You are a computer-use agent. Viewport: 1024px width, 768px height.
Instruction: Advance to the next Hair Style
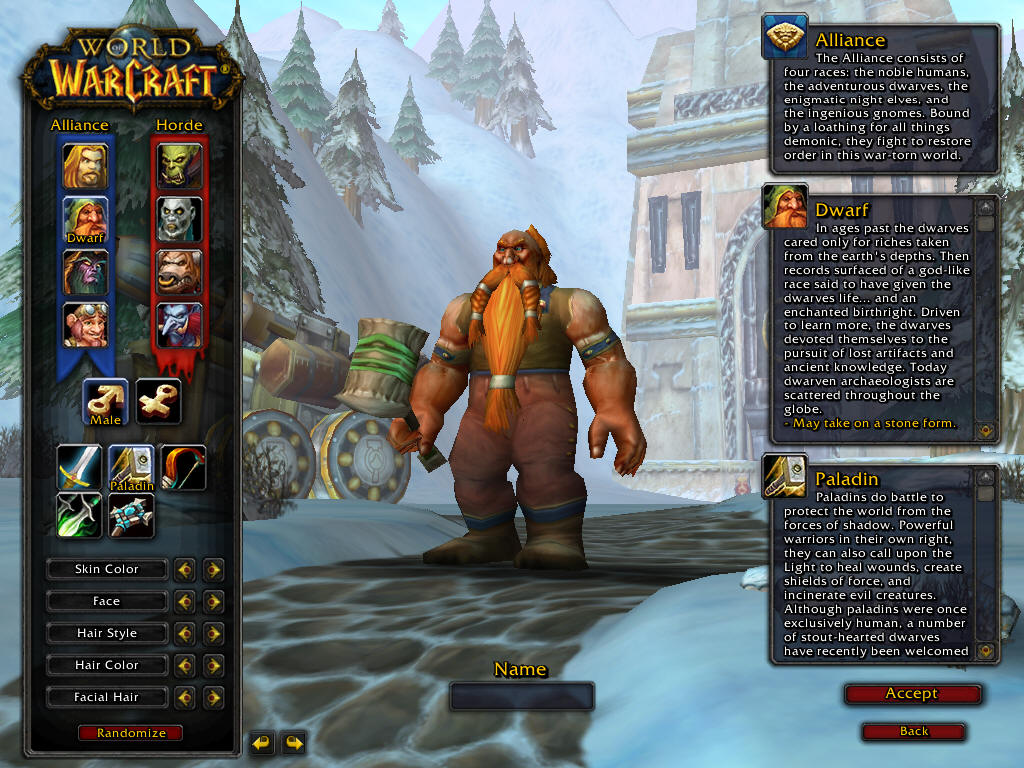[x=213, y=634]
